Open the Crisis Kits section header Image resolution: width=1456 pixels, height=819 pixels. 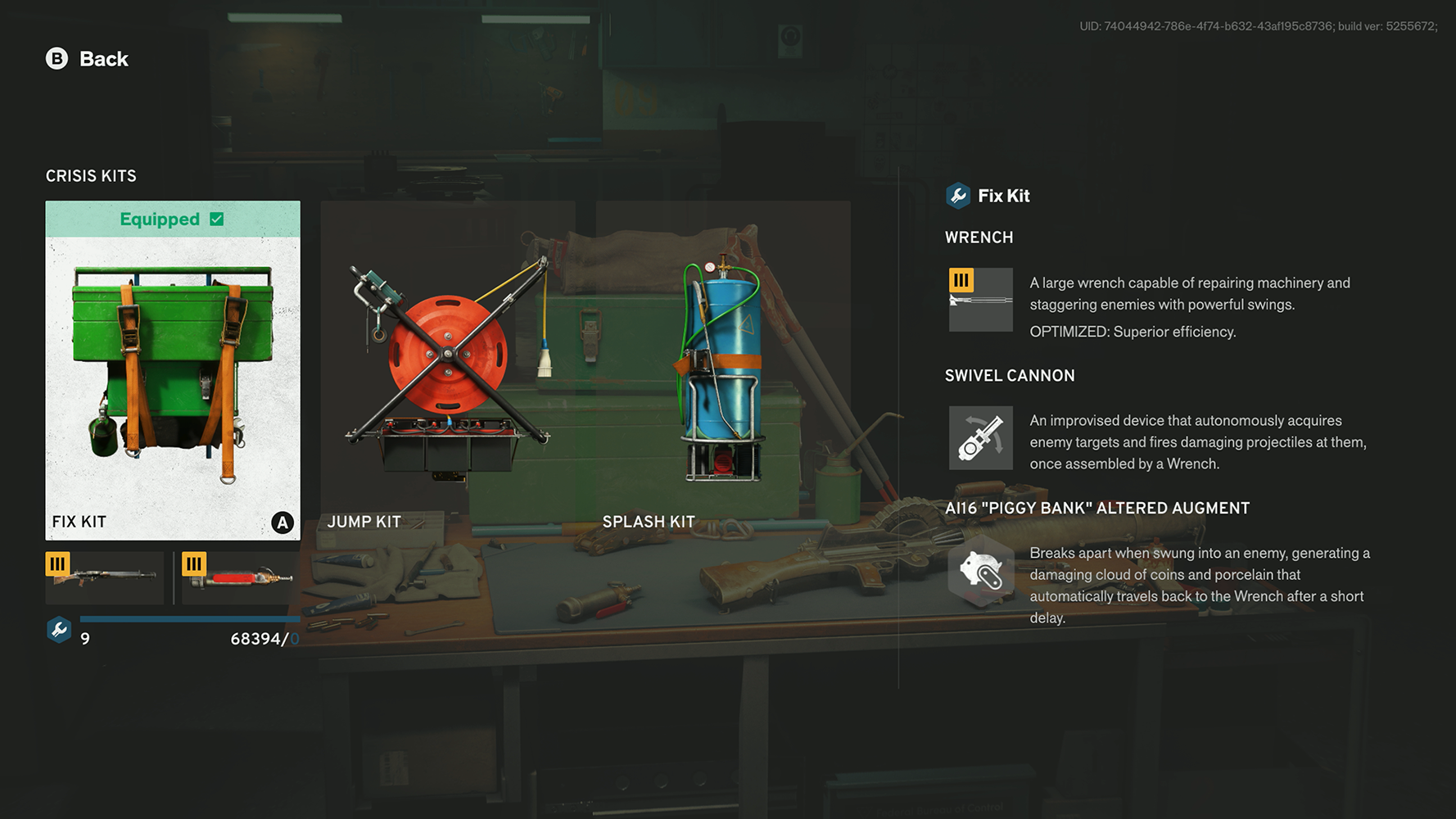tap(91, 175)
